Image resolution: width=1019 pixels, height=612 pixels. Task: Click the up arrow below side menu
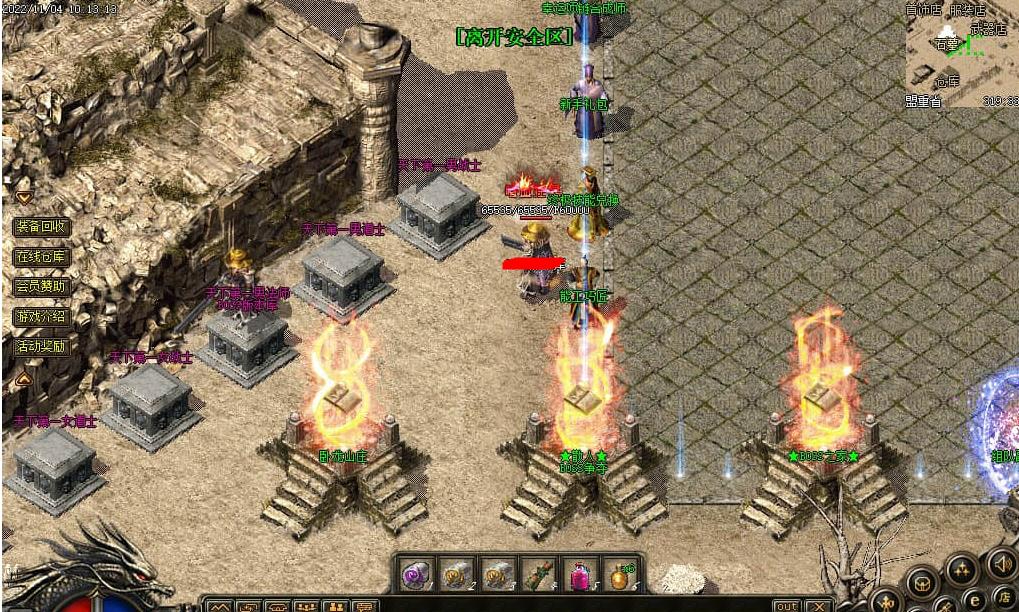[24, 380]
